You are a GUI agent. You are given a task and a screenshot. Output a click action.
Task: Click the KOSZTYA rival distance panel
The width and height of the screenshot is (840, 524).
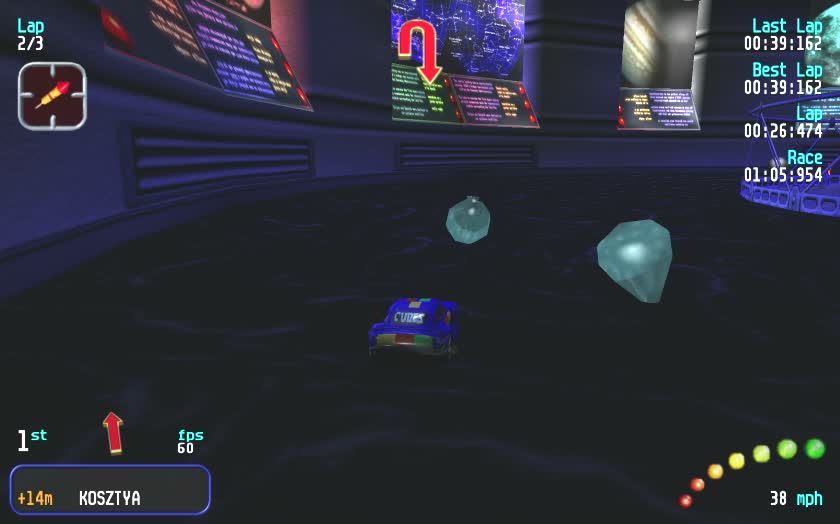110,490
